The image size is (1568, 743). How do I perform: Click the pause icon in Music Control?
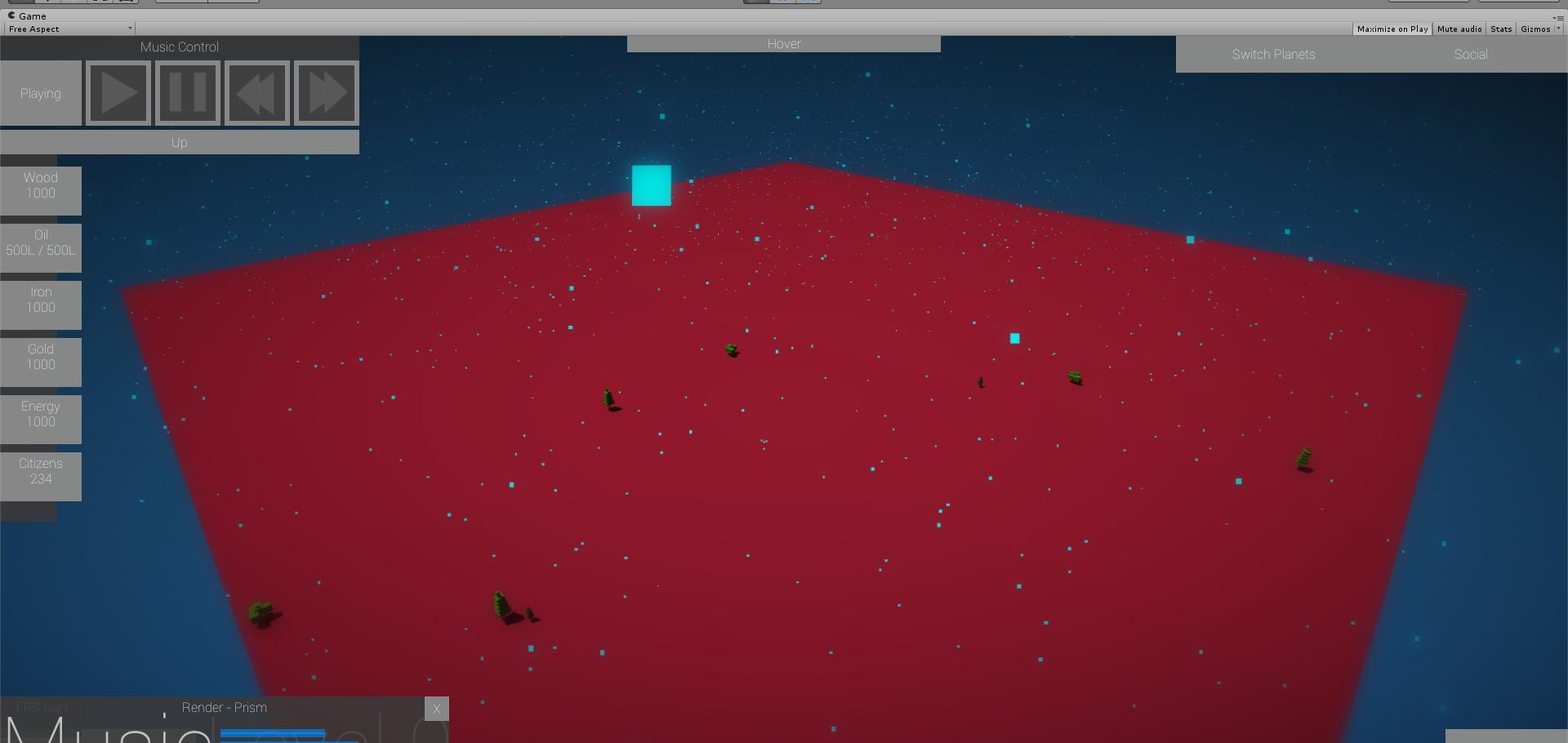[187, 92]
